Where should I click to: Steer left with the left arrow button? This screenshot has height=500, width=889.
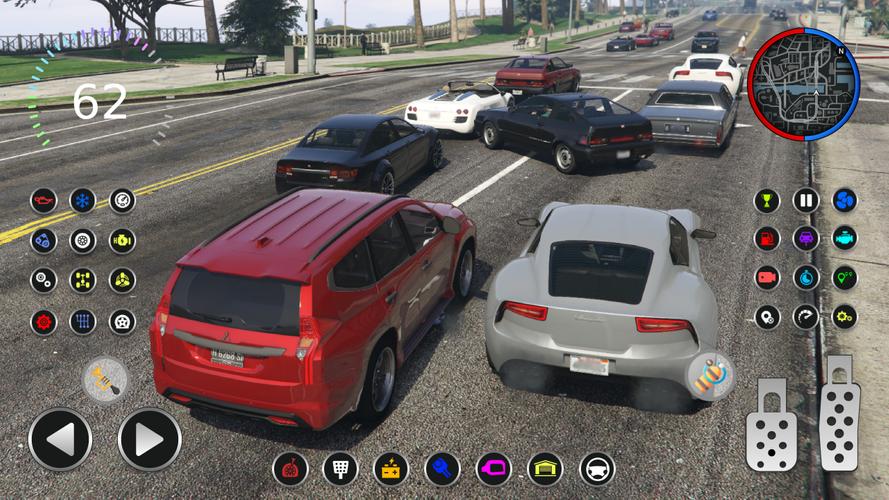click(60, 439)
